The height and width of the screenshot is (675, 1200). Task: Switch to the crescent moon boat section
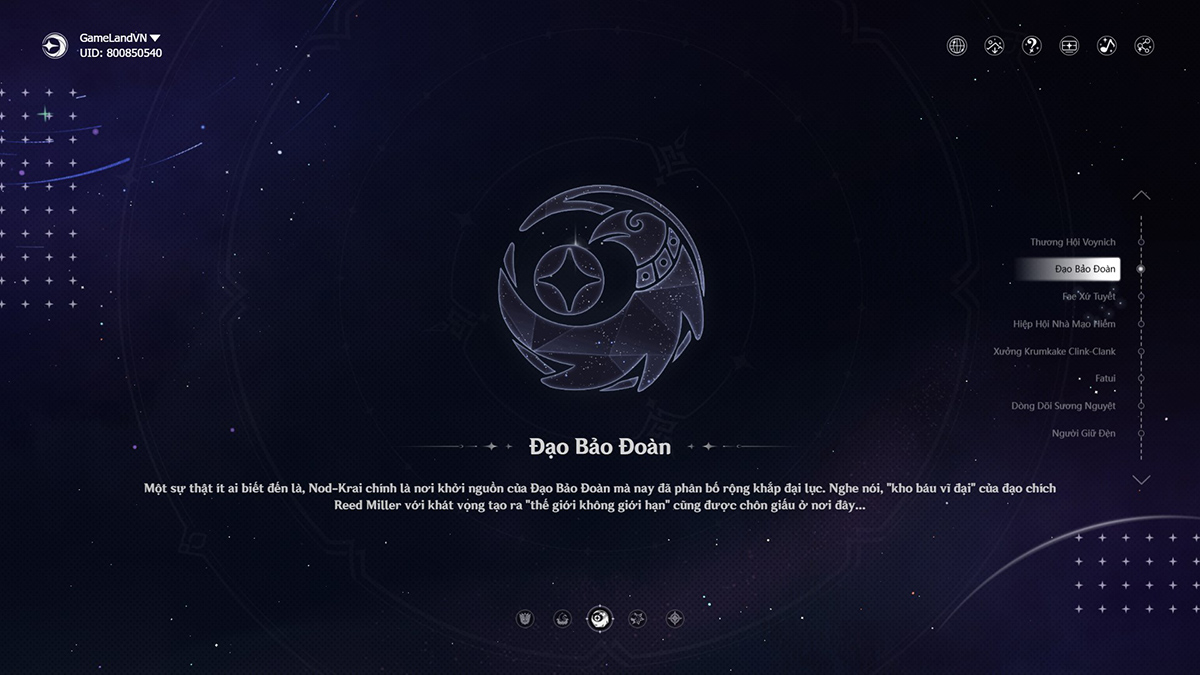coord(563,619)
